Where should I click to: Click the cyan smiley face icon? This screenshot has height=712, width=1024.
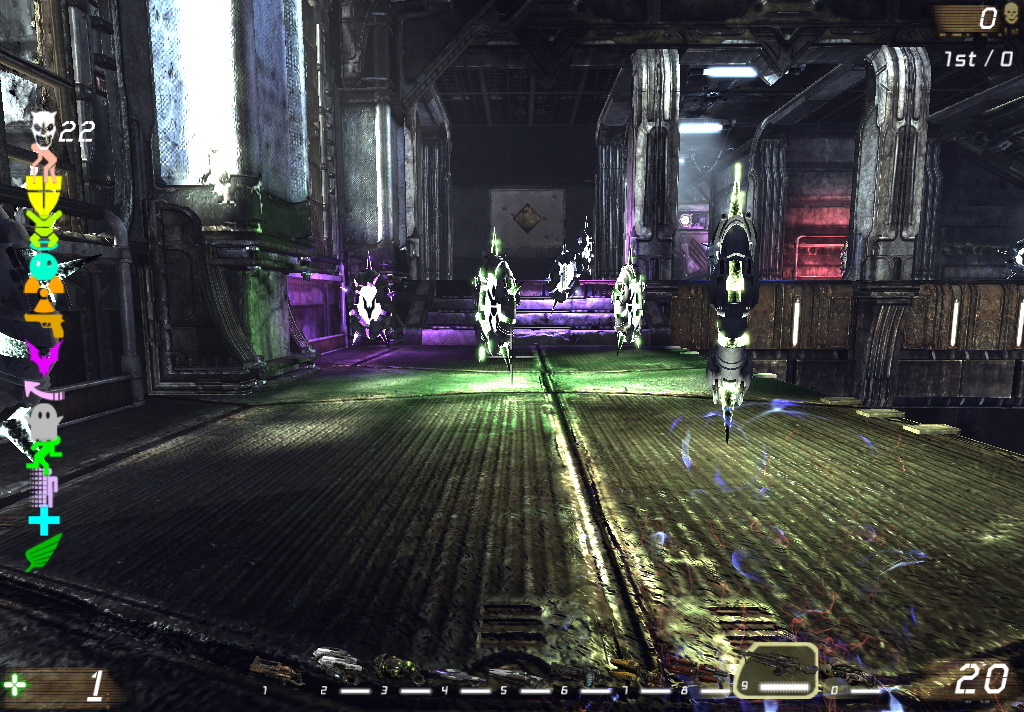click(x=44, y=266)
